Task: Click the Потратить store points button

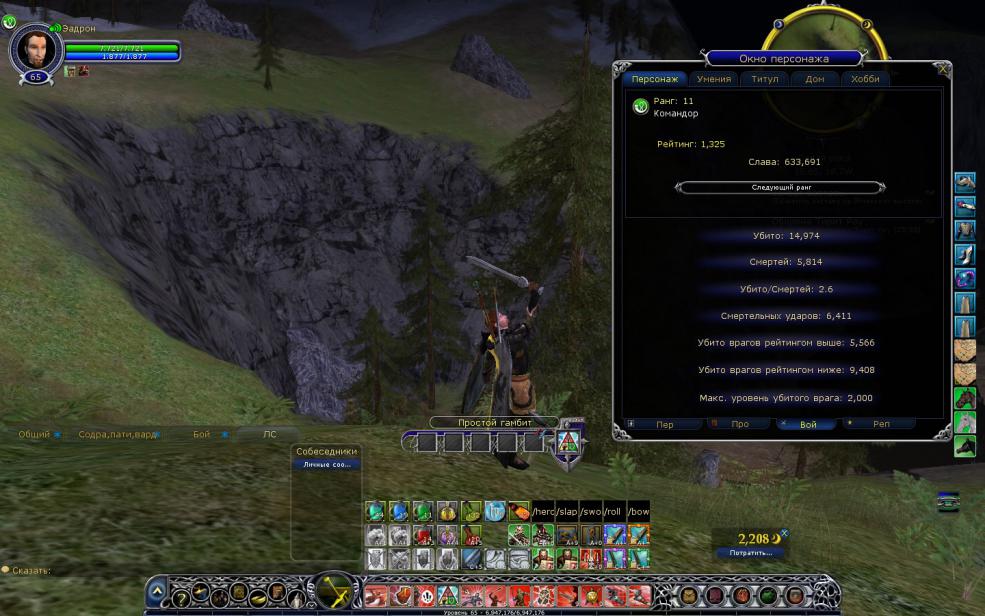Action: coord(750,552)
